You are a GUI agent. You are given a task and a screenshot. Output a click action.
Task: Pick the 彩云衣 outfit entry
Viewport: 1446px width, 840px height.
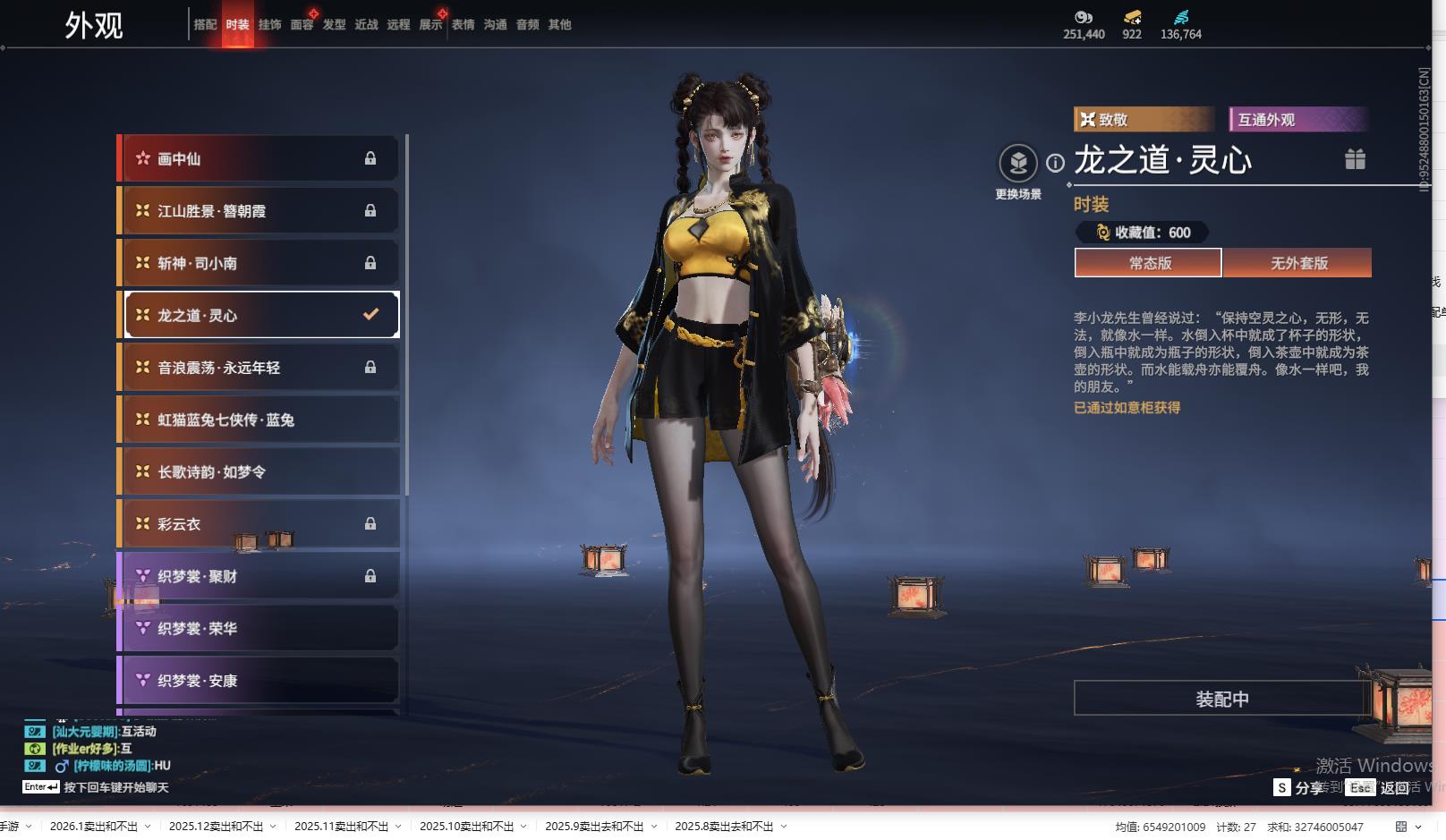(x=259, y=524)
